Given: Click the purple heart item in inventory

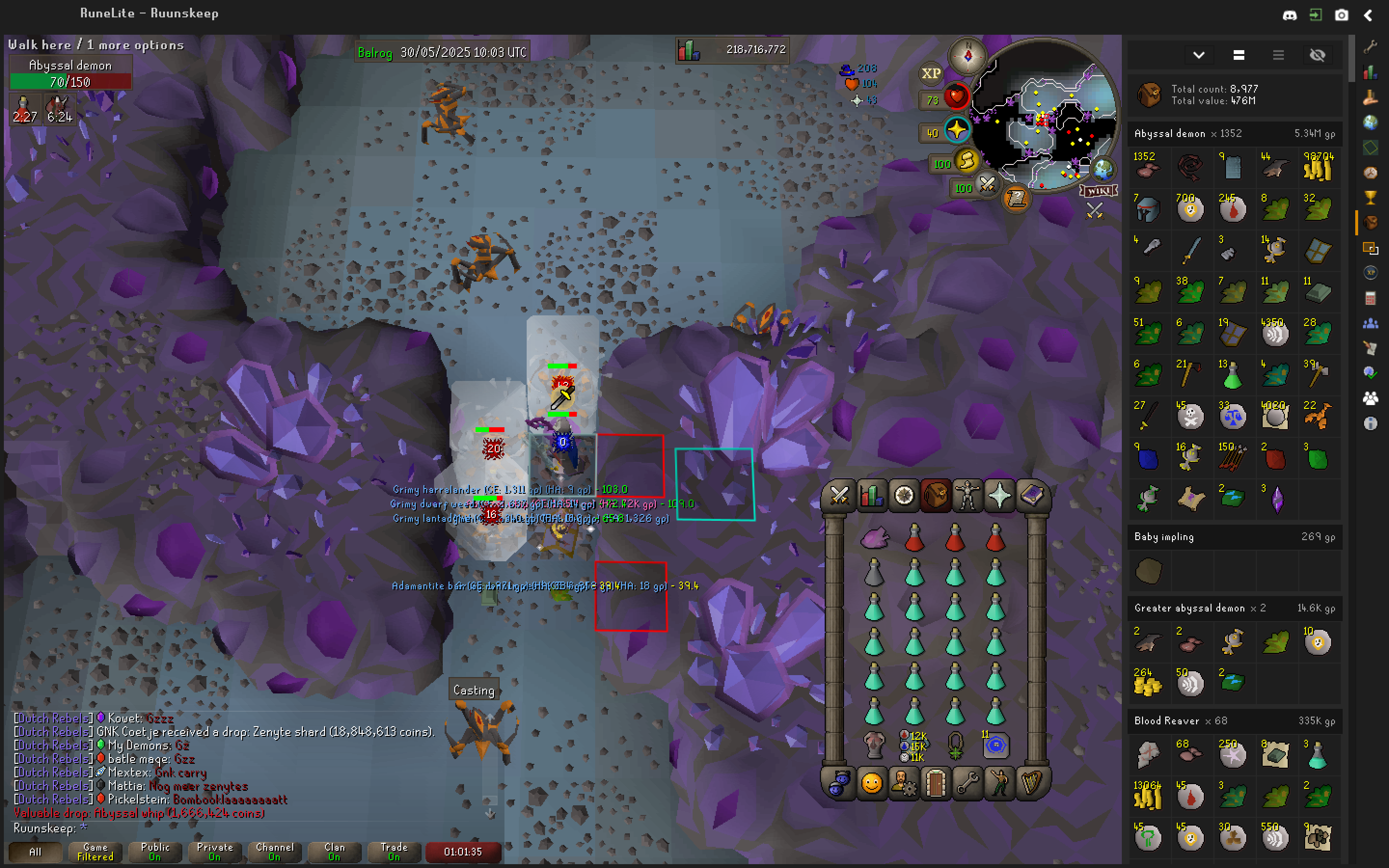Looking at the screenshot, I should tap(874, 539).
